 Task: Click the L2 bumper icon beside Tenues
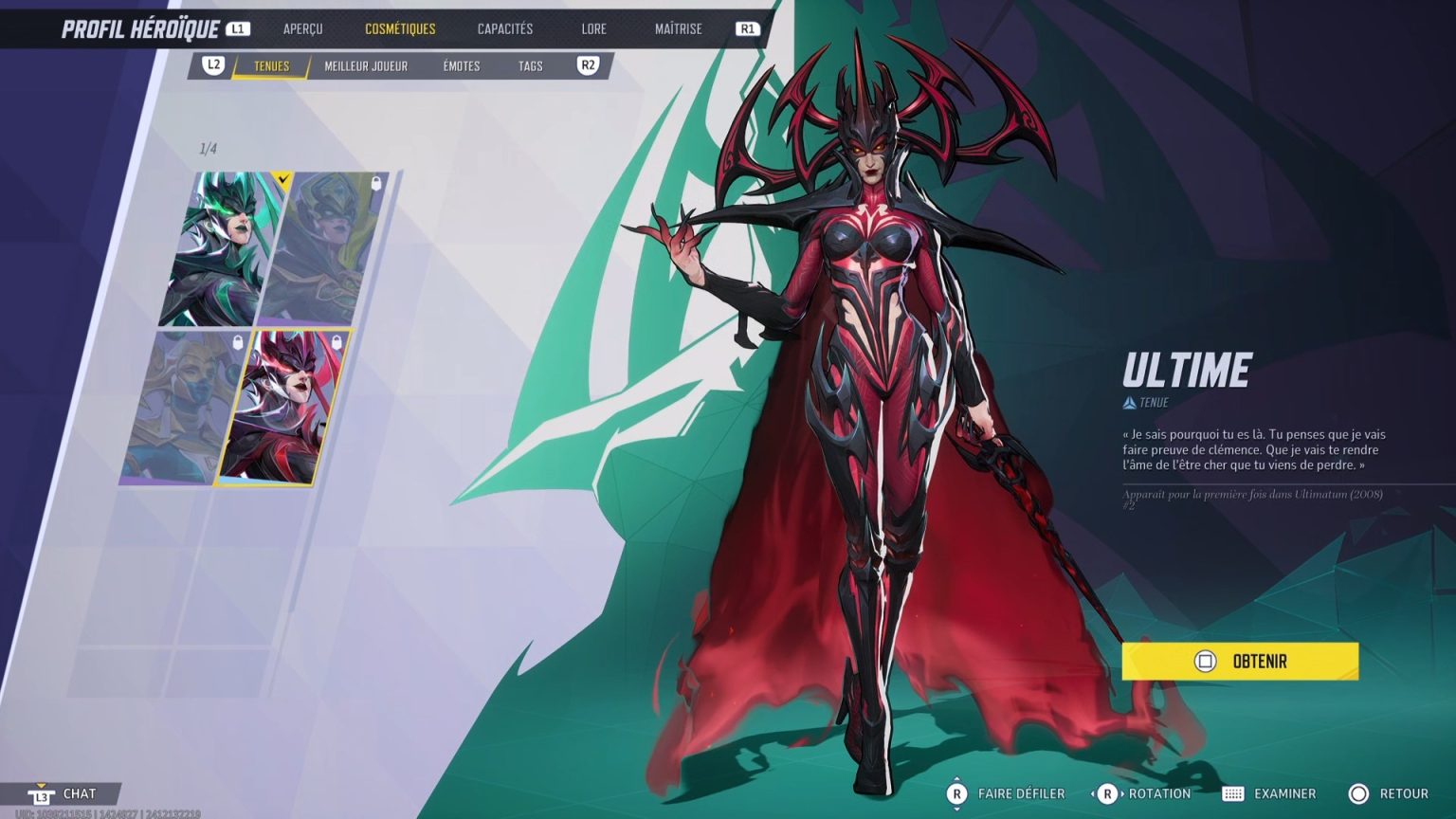tap(211, 66)
